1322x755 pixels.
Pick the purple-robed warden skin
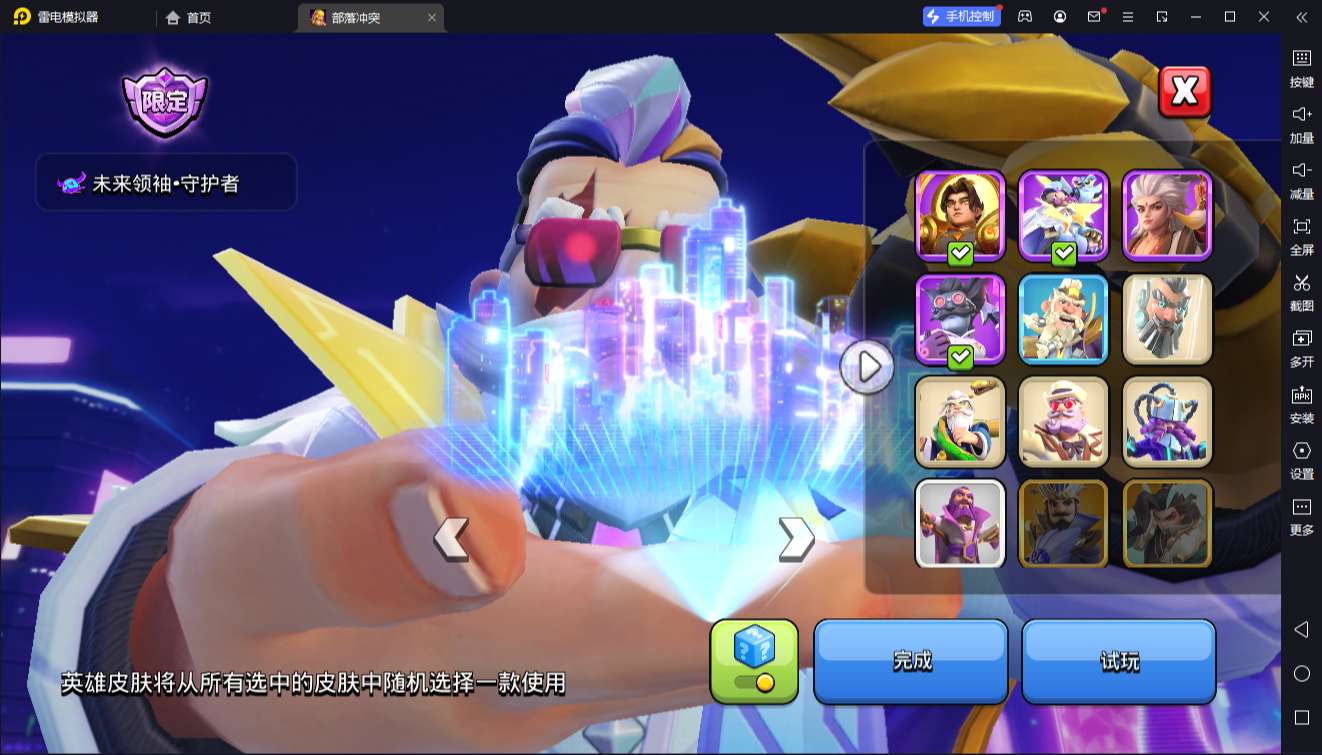[960, 524]
